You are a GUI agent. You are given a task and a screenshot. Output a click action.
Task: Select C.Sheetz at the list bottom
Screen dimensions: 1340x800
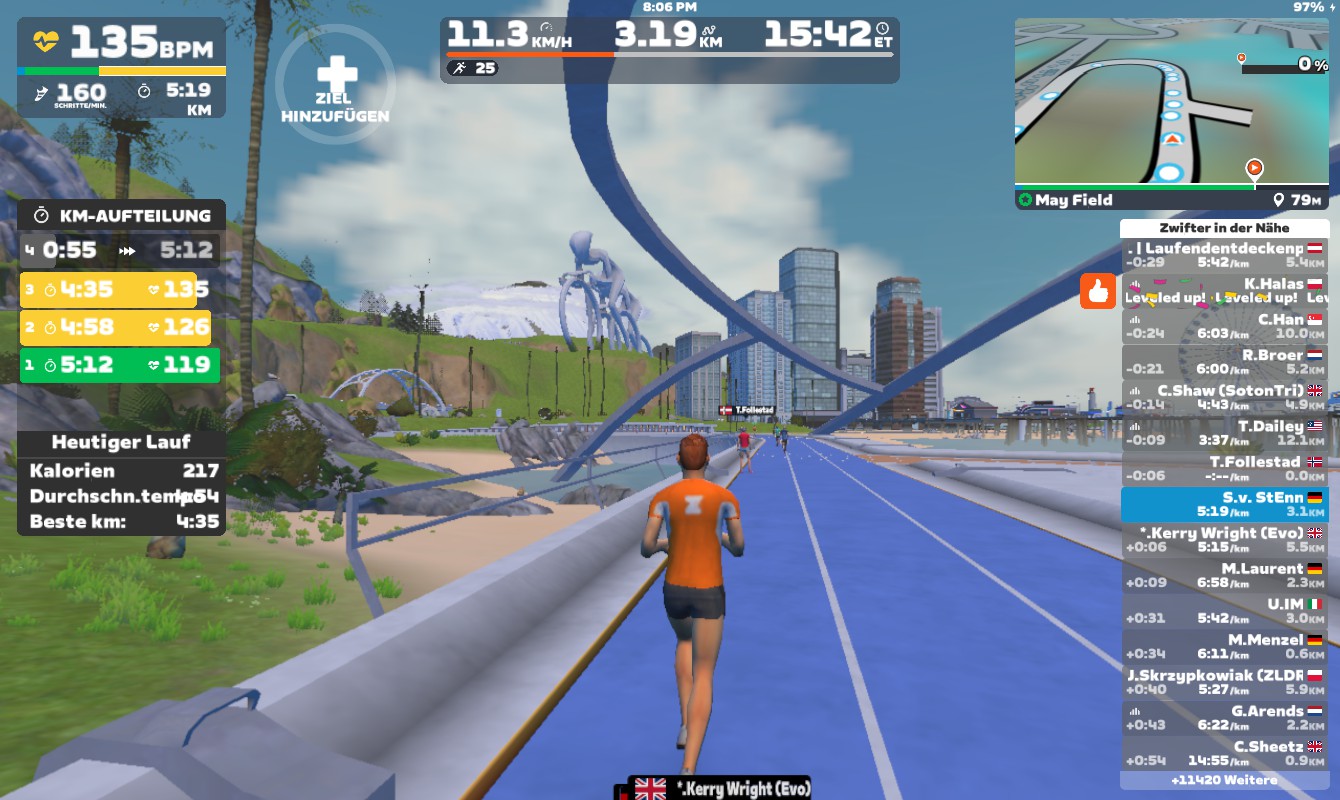[x=1225, y=753]
